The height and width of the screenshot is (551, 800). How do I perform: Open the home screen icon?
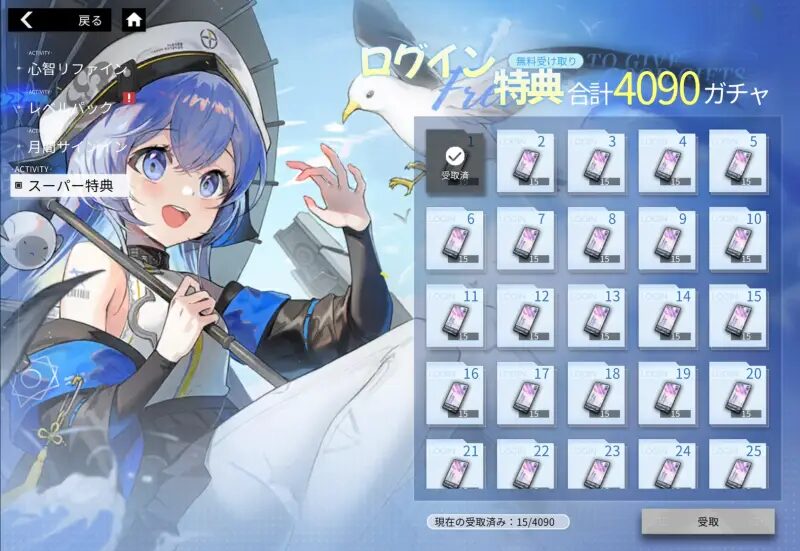click(x=133, y=19)
